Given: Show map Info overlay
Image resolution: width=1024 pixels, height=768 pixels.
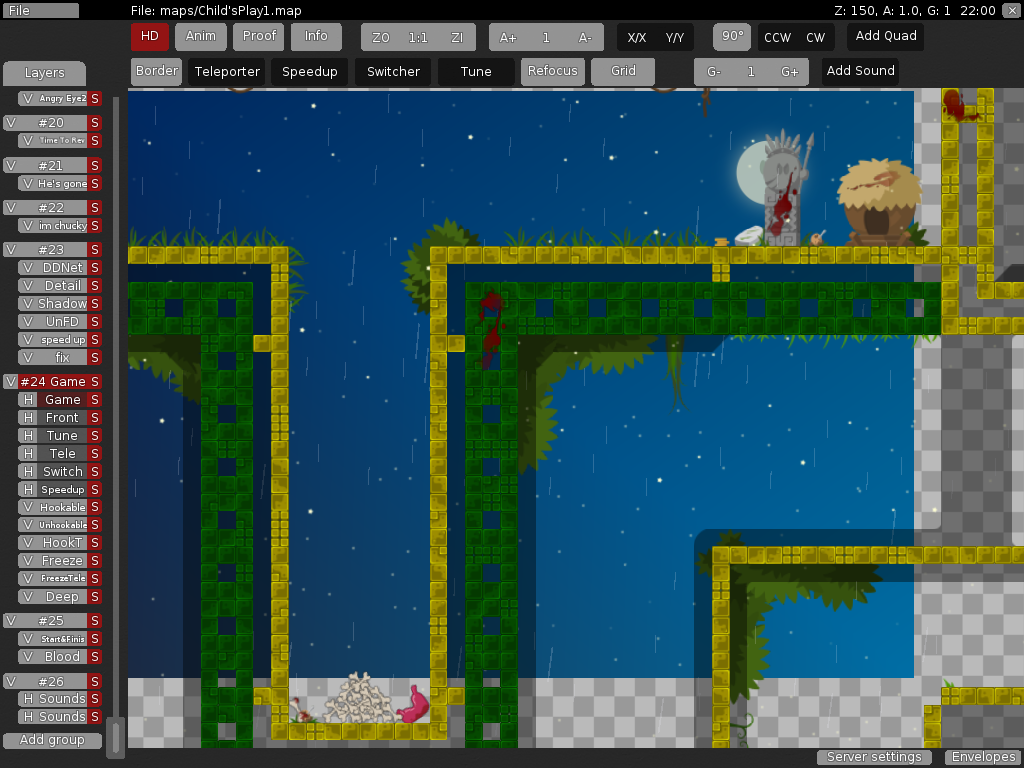Looking at the screenshot, I should pos(316,37).
